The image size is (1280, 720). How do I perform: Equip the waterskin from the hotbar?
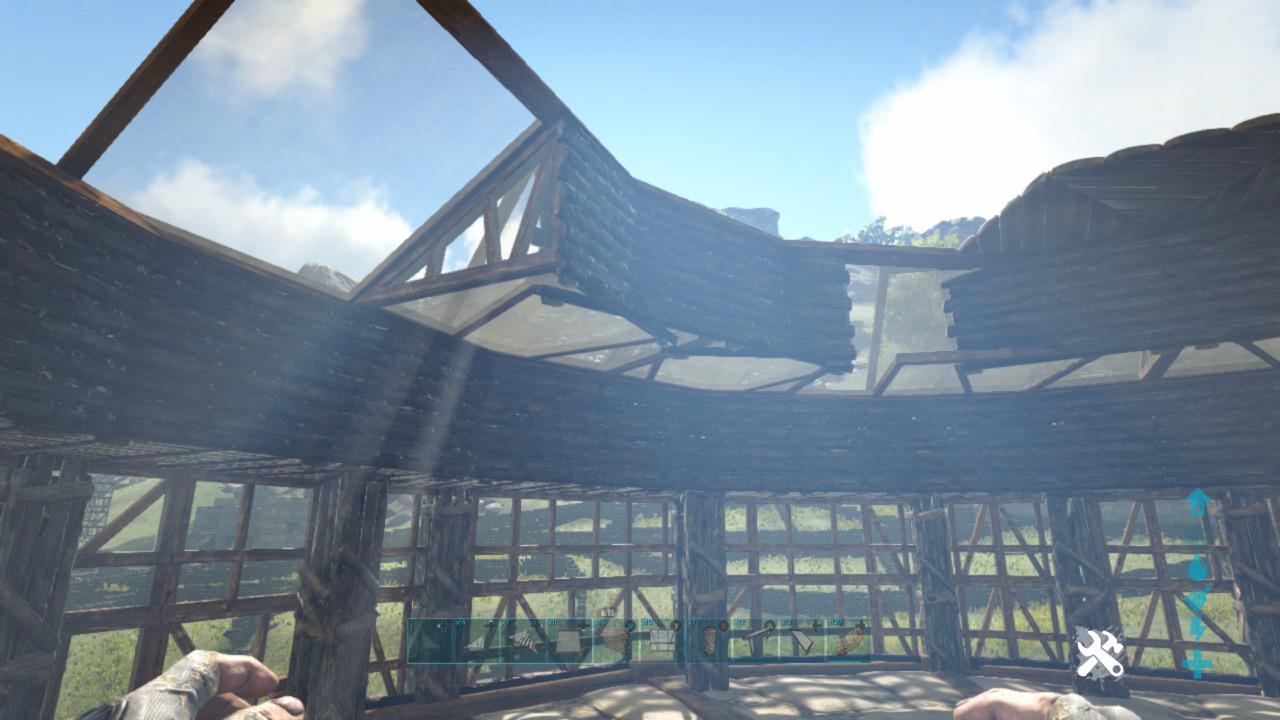click(x=709, y=640)
